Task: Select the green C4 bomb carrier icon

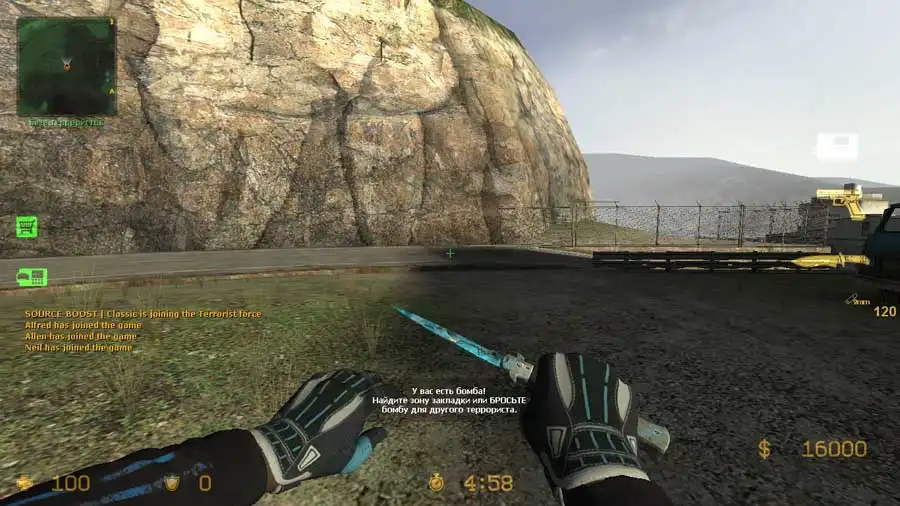Action: [31, 277]
